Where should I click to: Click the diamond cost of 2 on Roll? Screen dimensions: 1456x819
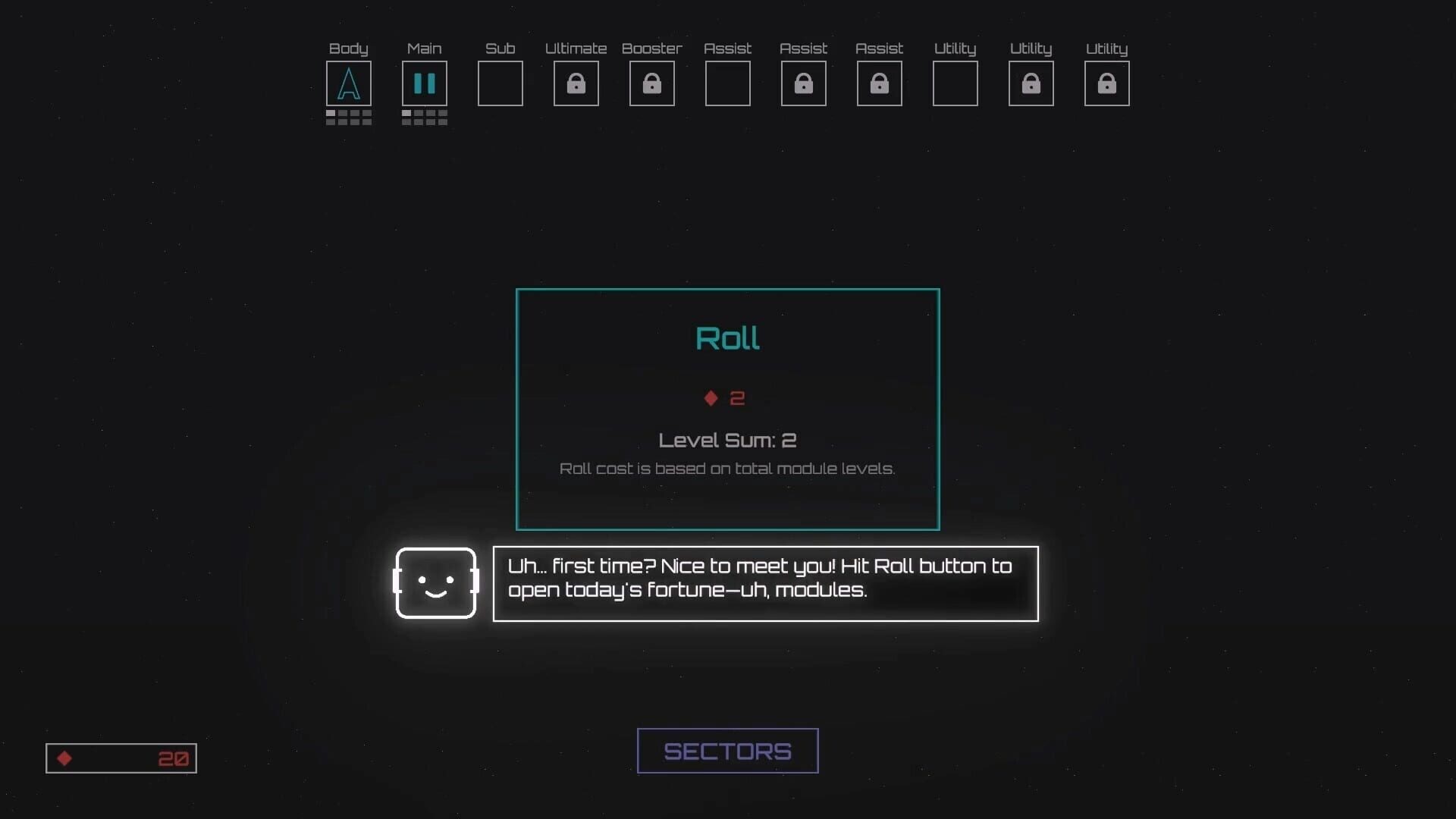(x=724, y=398)
